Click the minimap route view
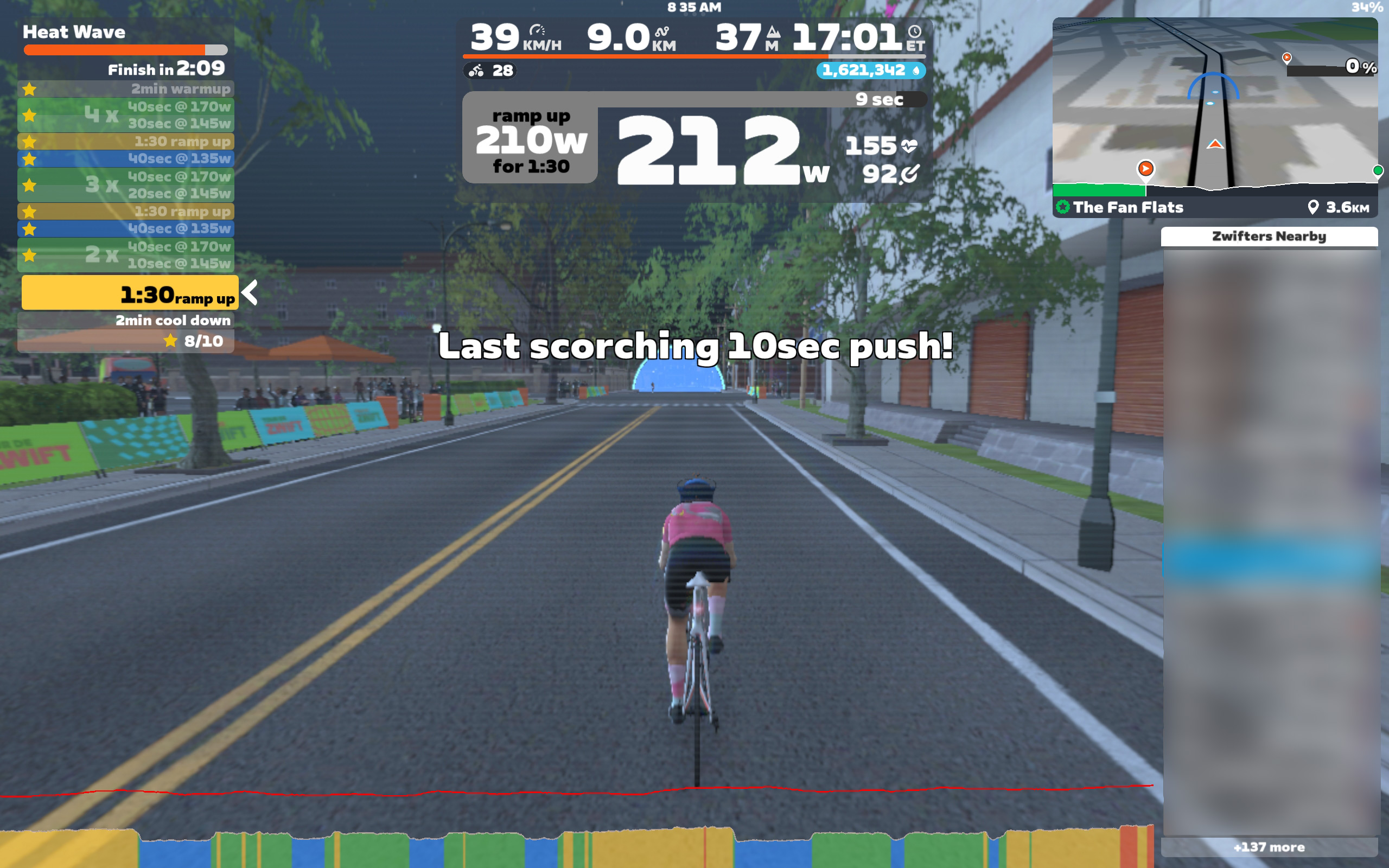The width and height of the screenshot is (1389, 868). pyautogui.click(x=1214, y=103)
